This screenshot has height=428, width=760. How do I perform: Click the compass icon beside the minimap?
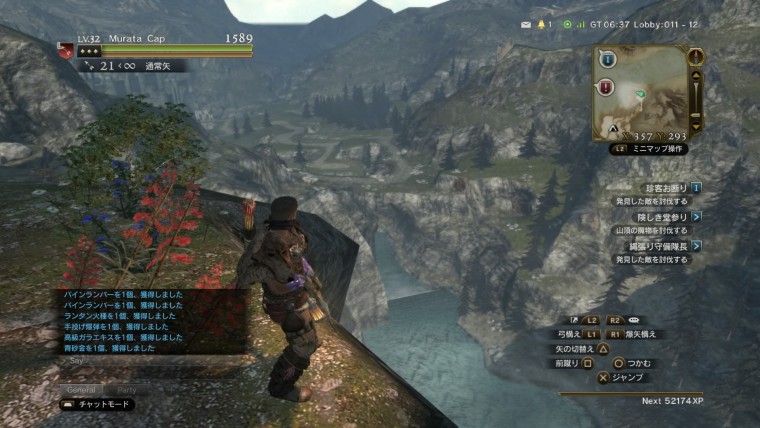point(696,56)
